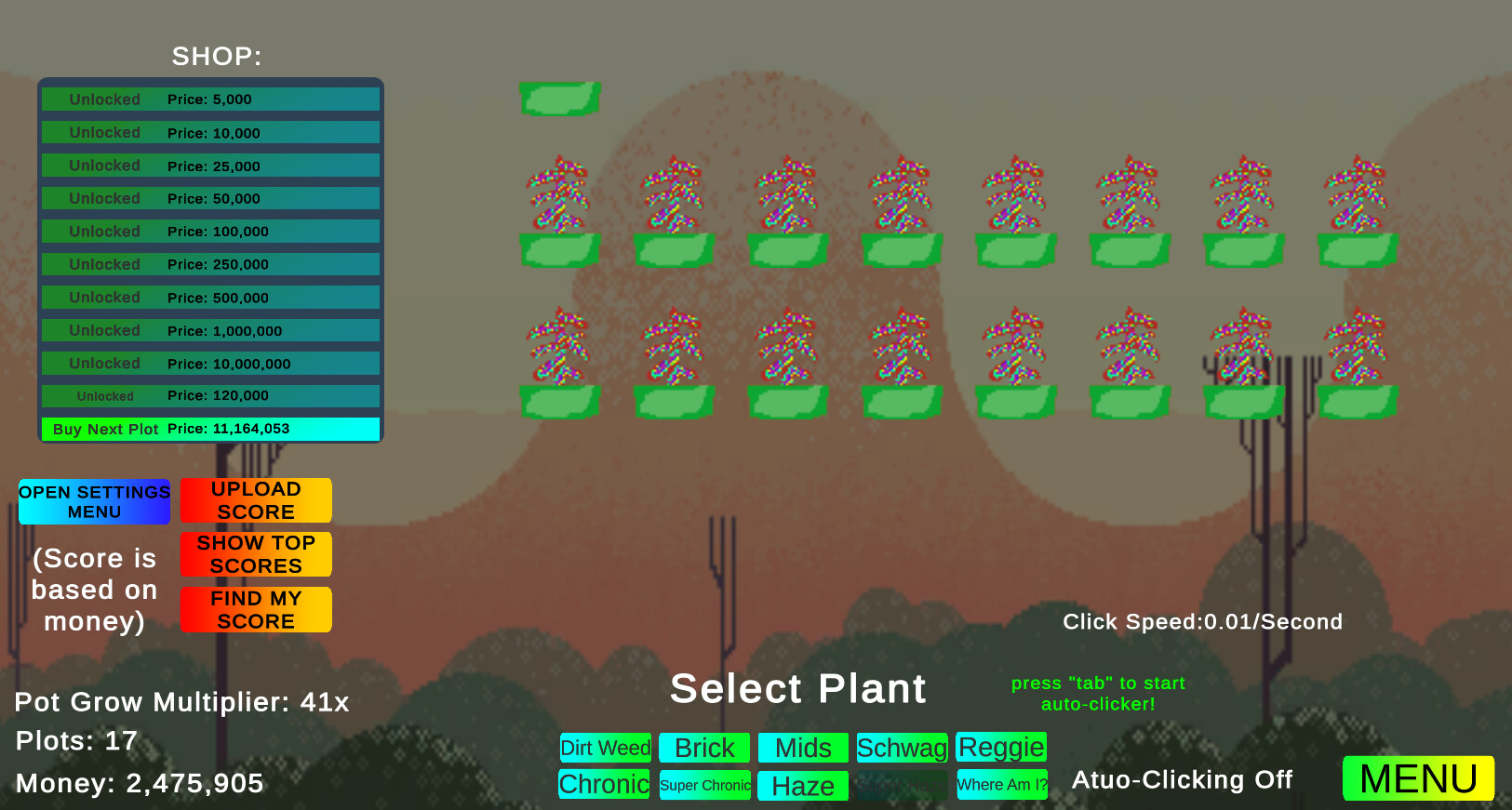The image size is (1512, 810).
Task: Open the MENU
Action: click(1417, 778)
